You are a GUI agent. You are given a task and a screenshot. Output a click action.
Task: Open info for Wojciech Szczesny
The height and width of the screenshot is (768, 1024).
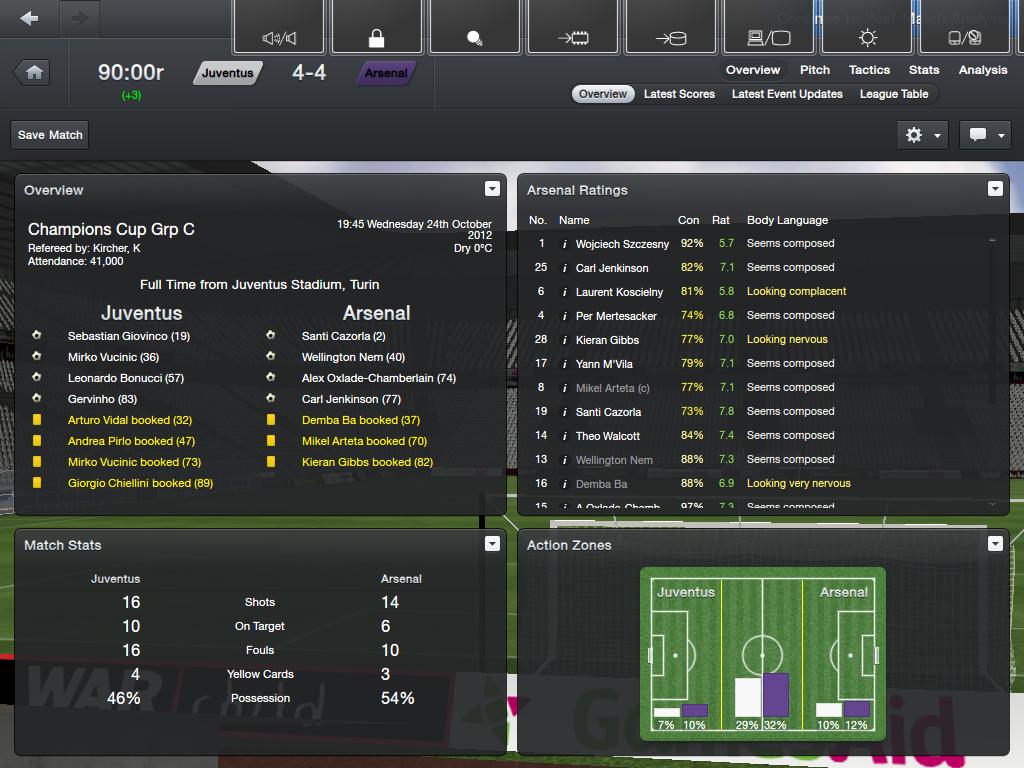click(564, 244)
